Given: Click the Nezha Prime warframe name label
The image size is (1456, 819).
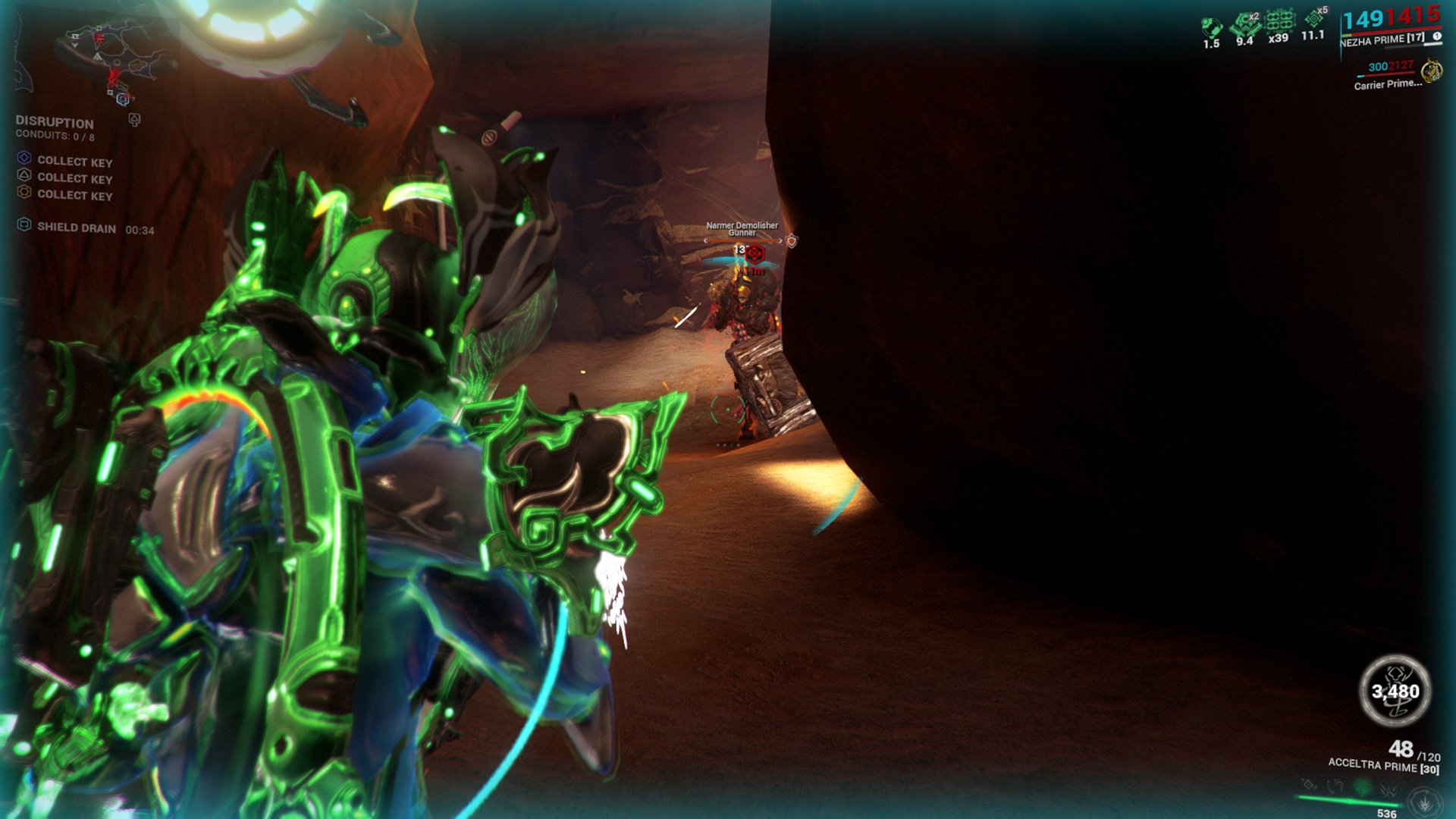Looking at the screenshot, I should 1381,40.
